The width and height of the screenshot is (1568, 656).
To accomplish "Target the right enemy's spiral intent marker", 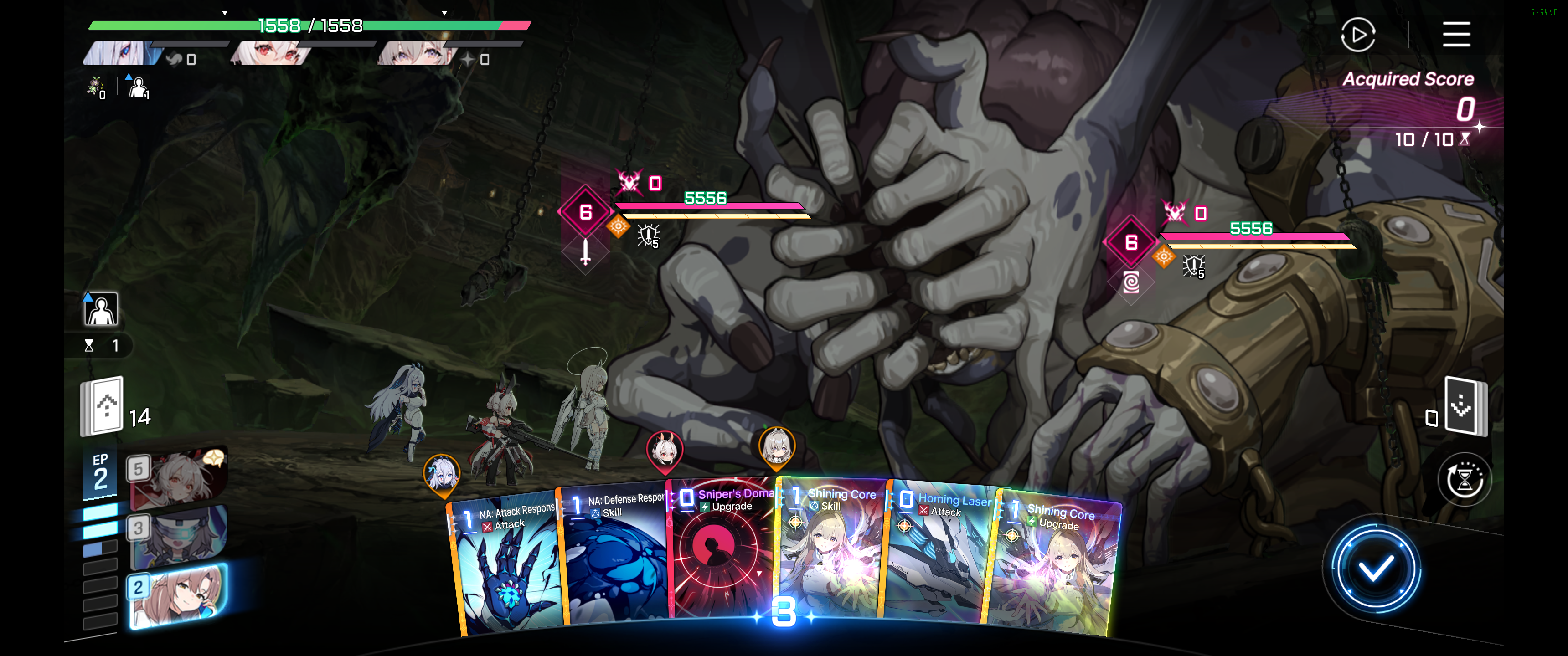I will pyautogui.click(x=1130, y=282).
